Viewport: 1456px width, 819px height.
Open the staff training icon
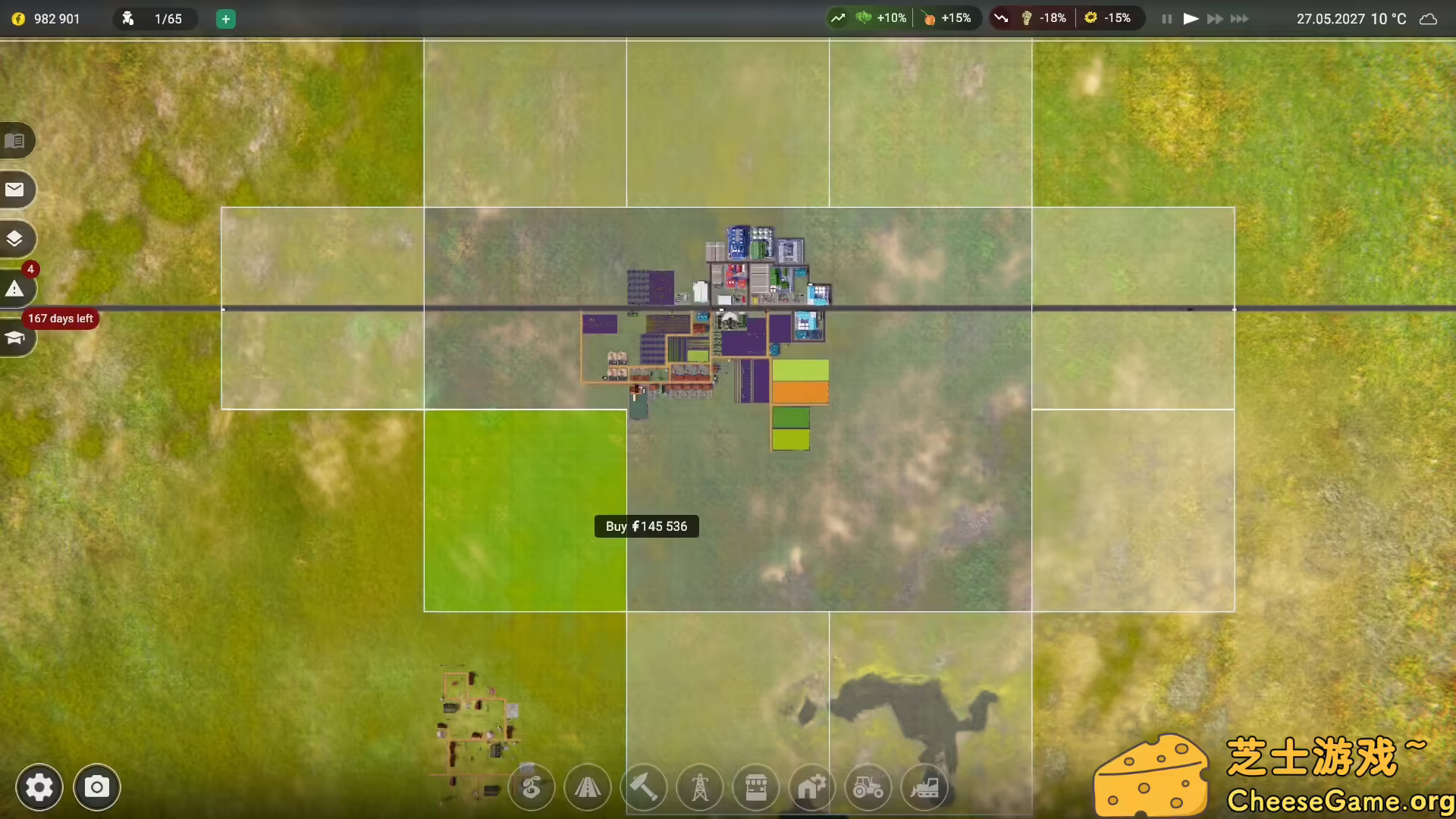(x=15, y=339)
